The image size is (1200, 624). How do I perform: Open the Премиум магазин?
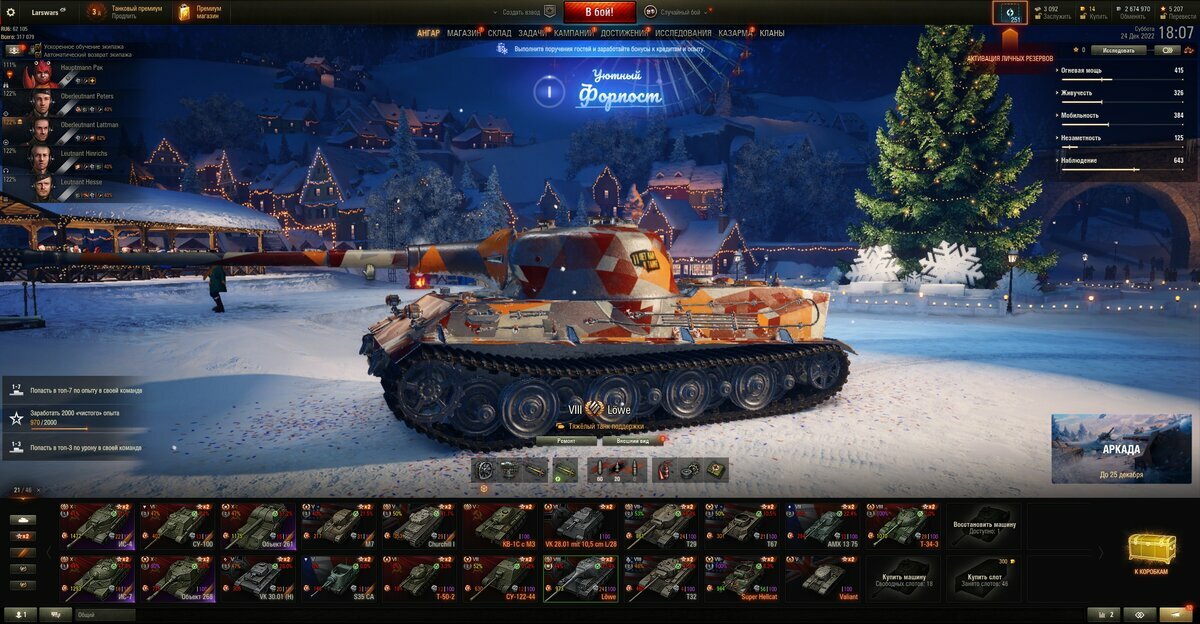pyautogui.click(x=200, y=12)
